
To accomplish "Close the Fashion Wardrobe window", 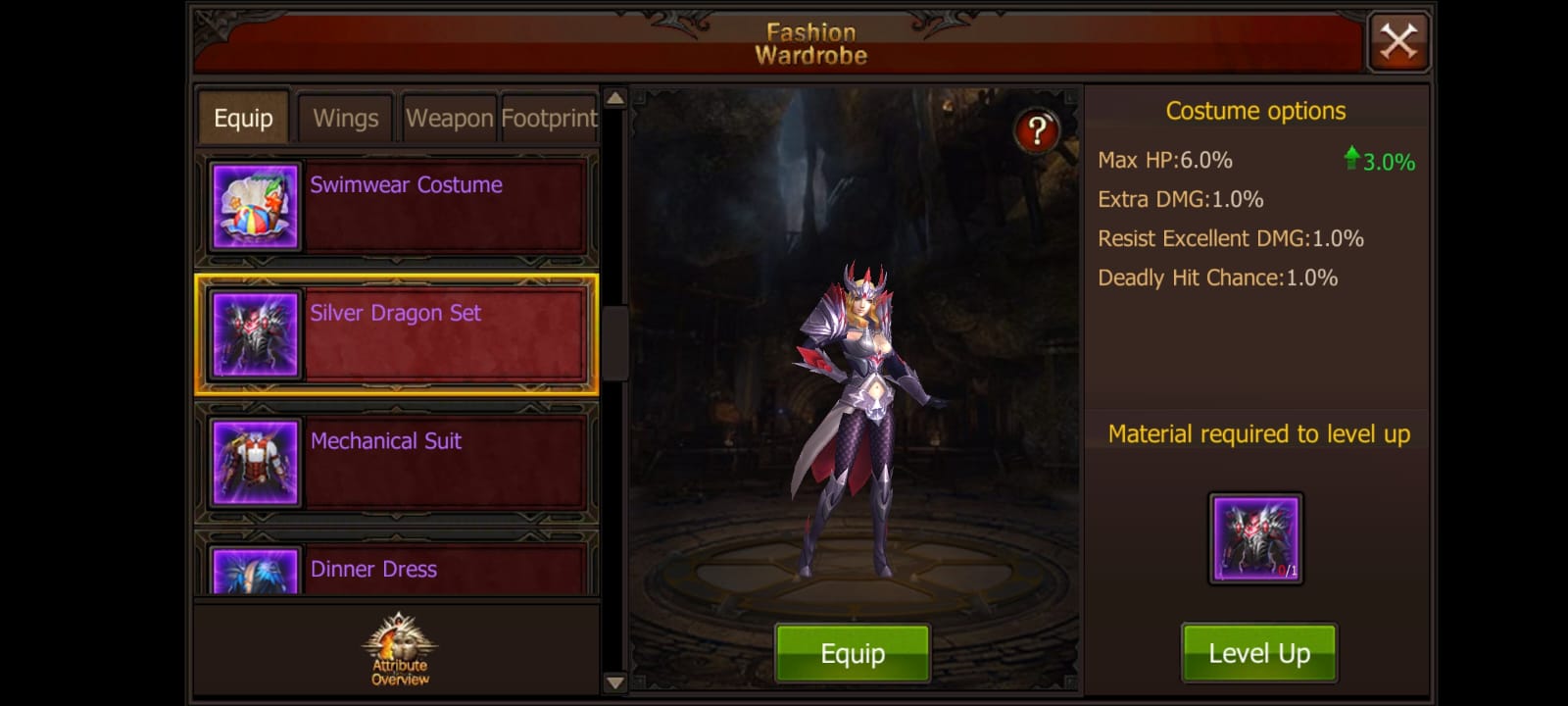I will (x=1398, y=40).
